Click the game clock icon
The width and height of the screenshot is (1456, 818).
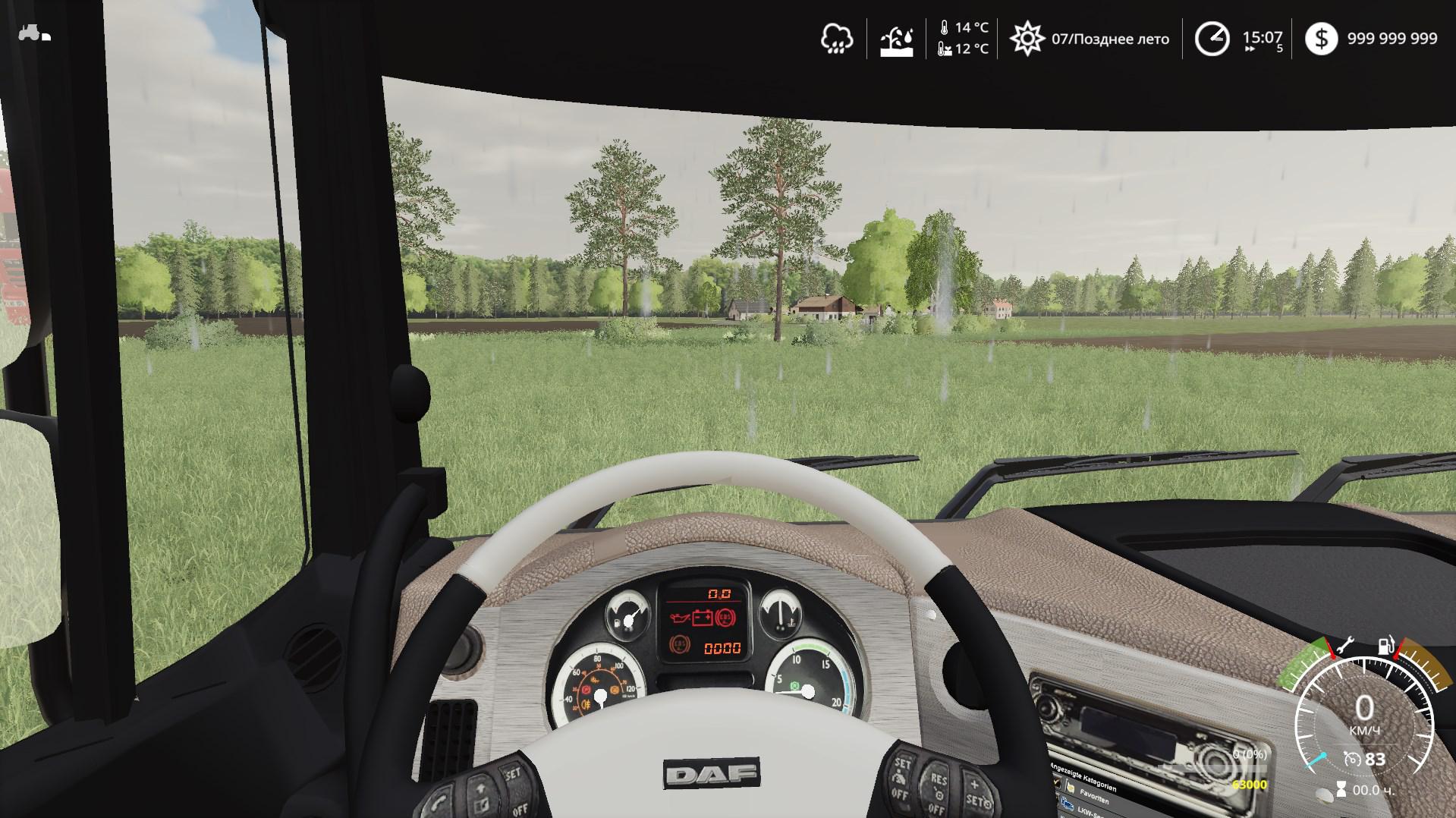click(1212, 39)
